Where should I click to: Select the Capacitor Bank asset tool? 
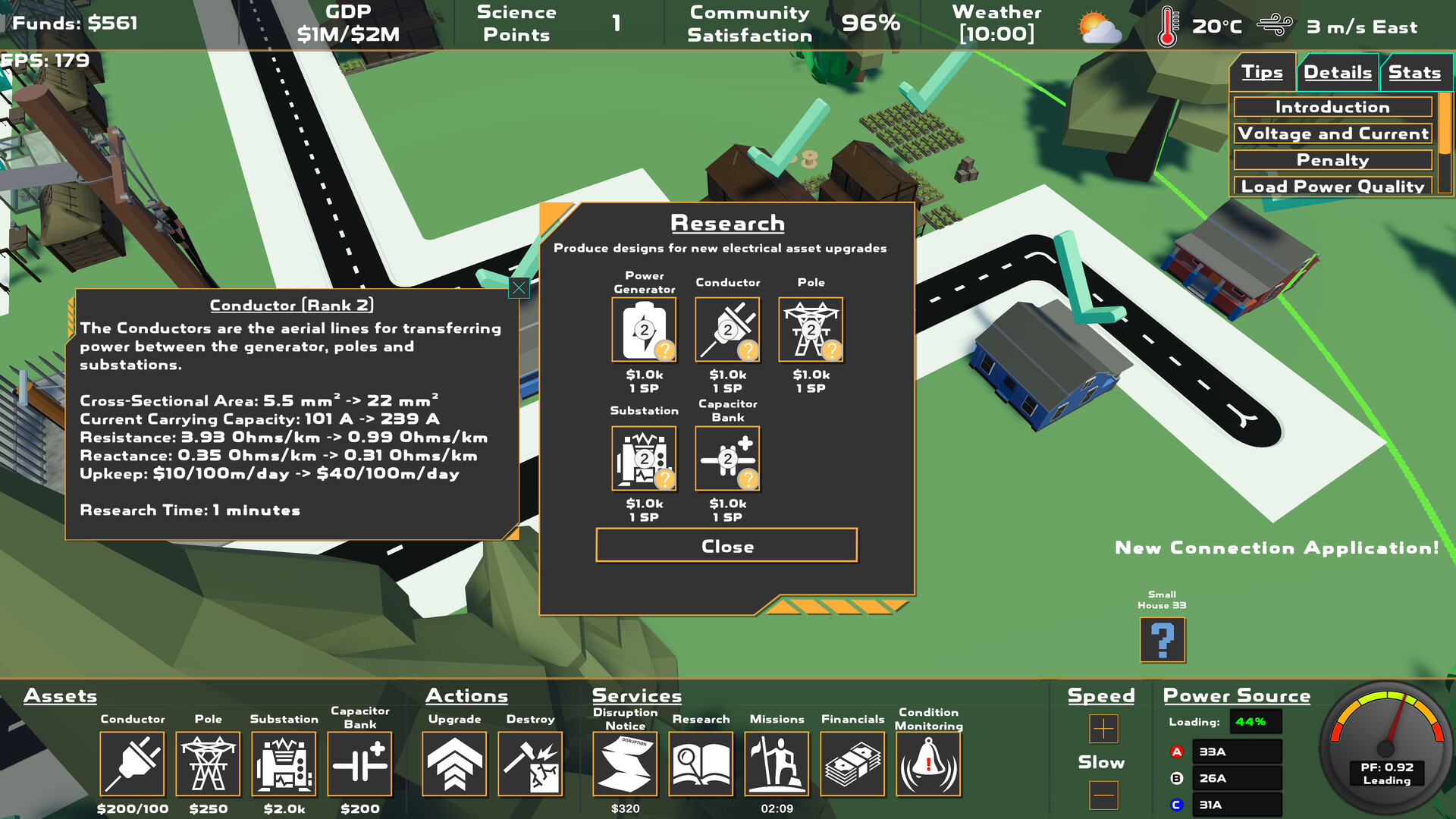coord(359,764)
